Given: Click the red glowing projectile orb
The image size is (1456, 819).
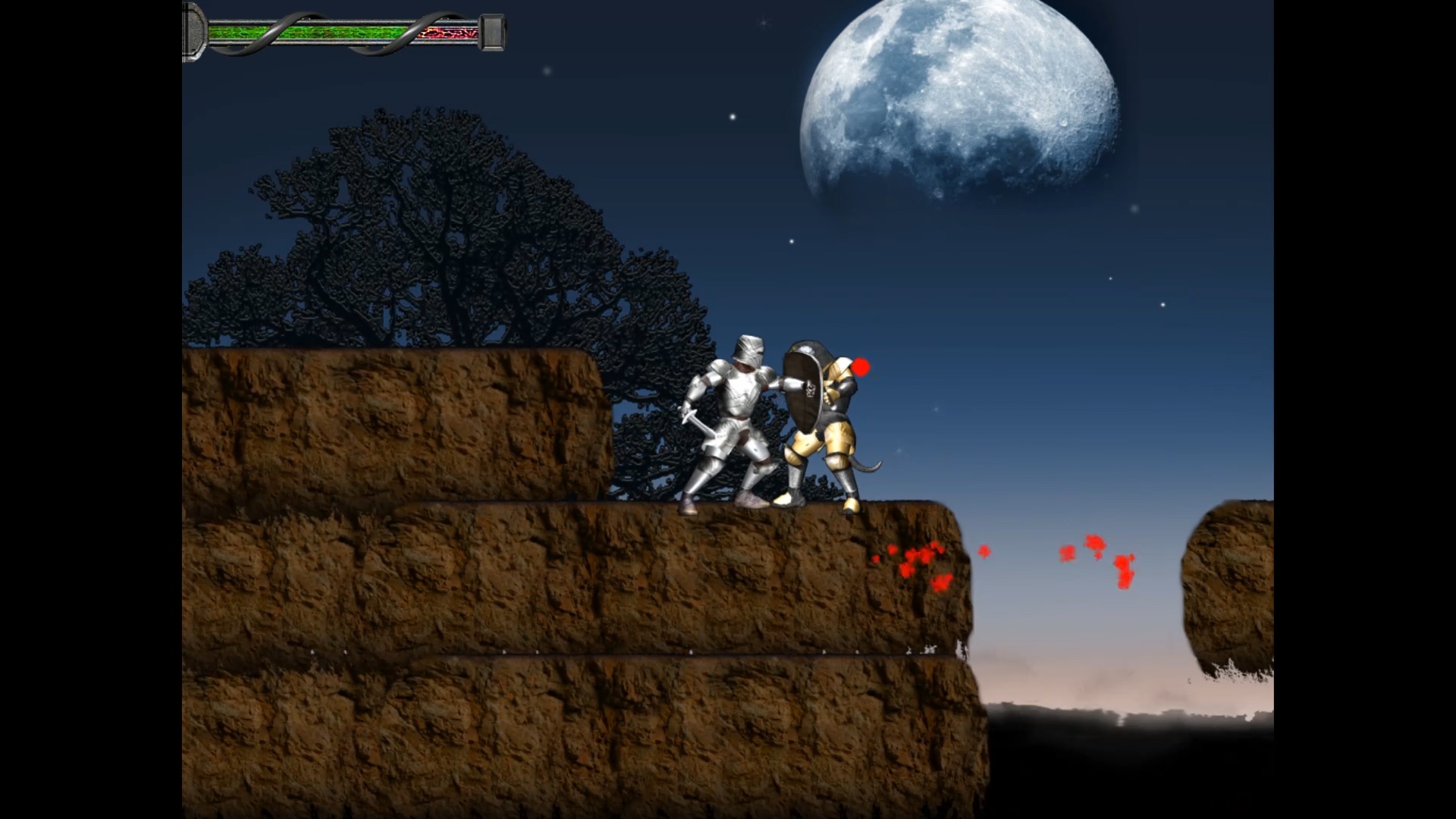Looking at the screenshot, I should [860, 367].
